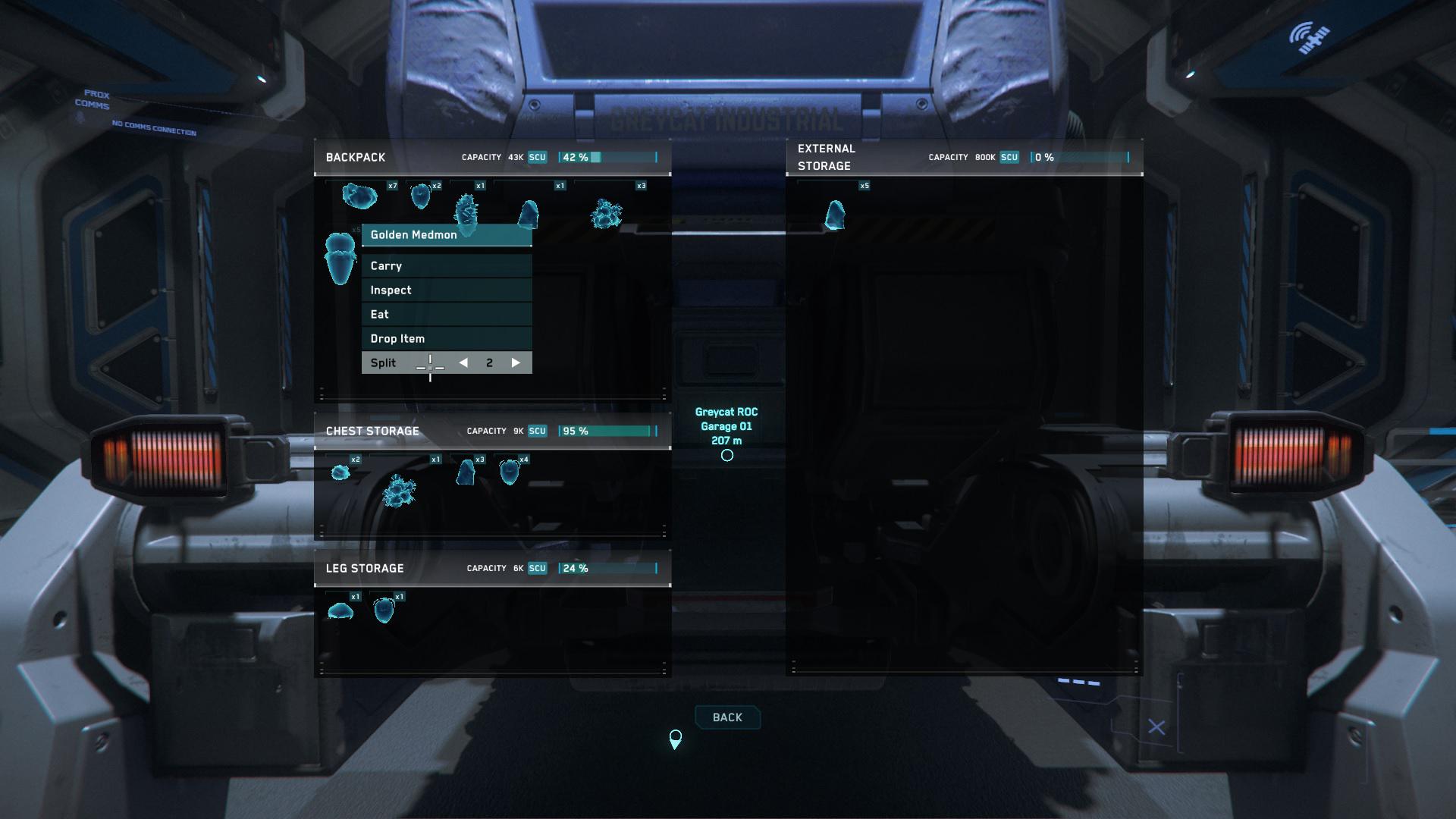Select the first x1 item in Leg Storage
Image resolution: width=1456 pixels, height=819 pixels.
tap(340, 609)
